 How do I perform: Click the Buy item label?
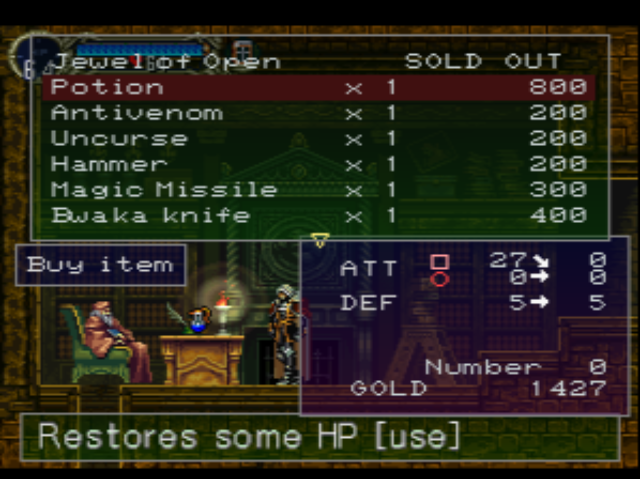coord(100,265)
